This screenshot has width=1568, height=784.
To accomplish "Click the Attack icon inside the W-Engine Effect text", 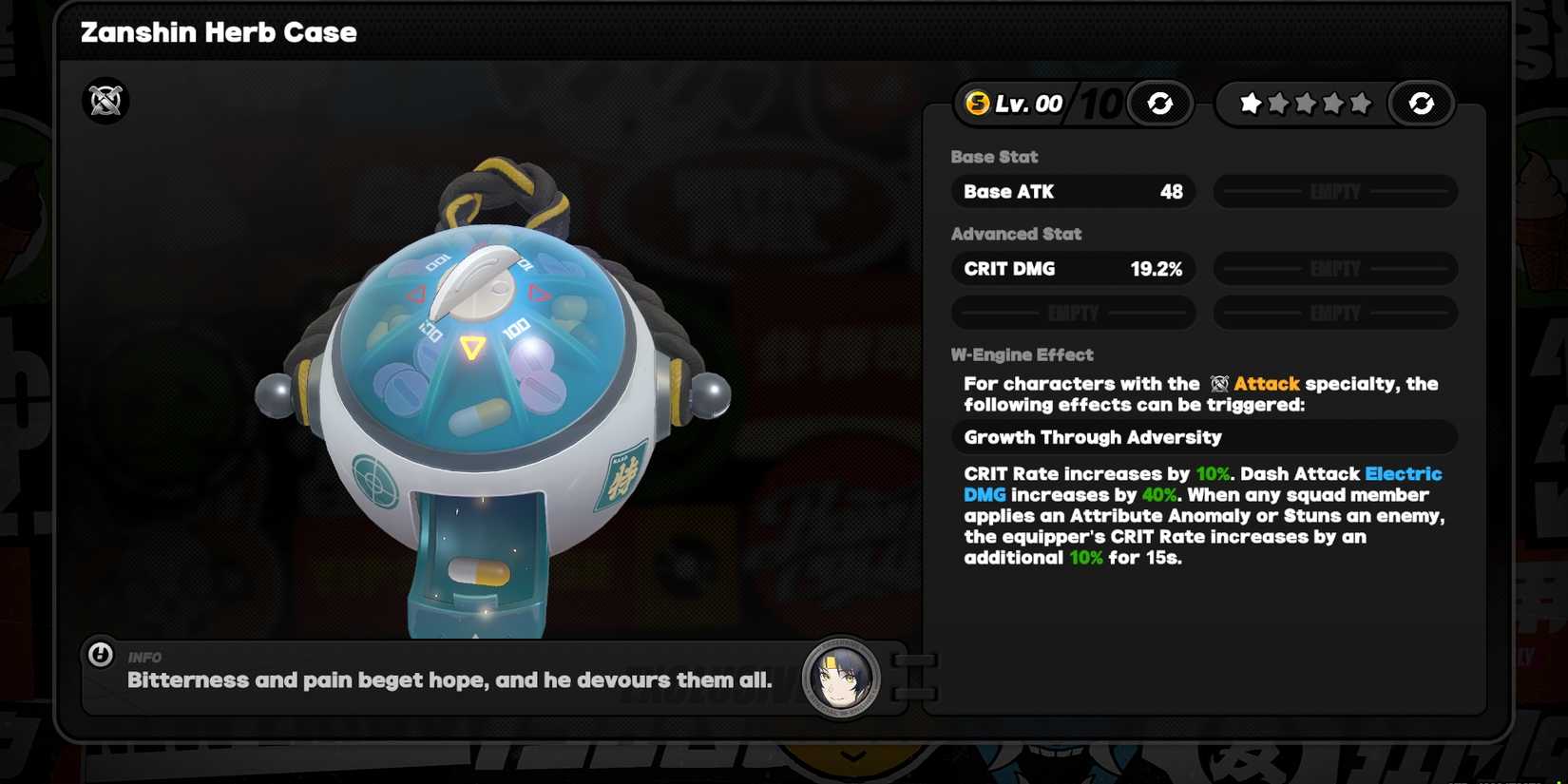I will [1219, 383].
